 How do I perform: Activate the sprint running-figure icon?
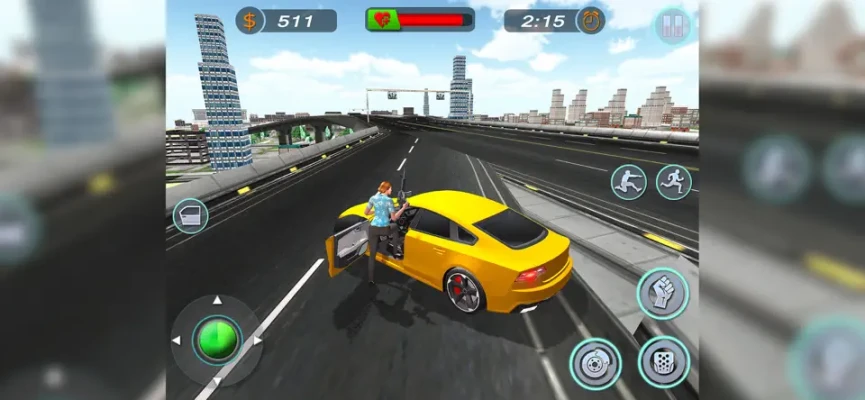673,182
